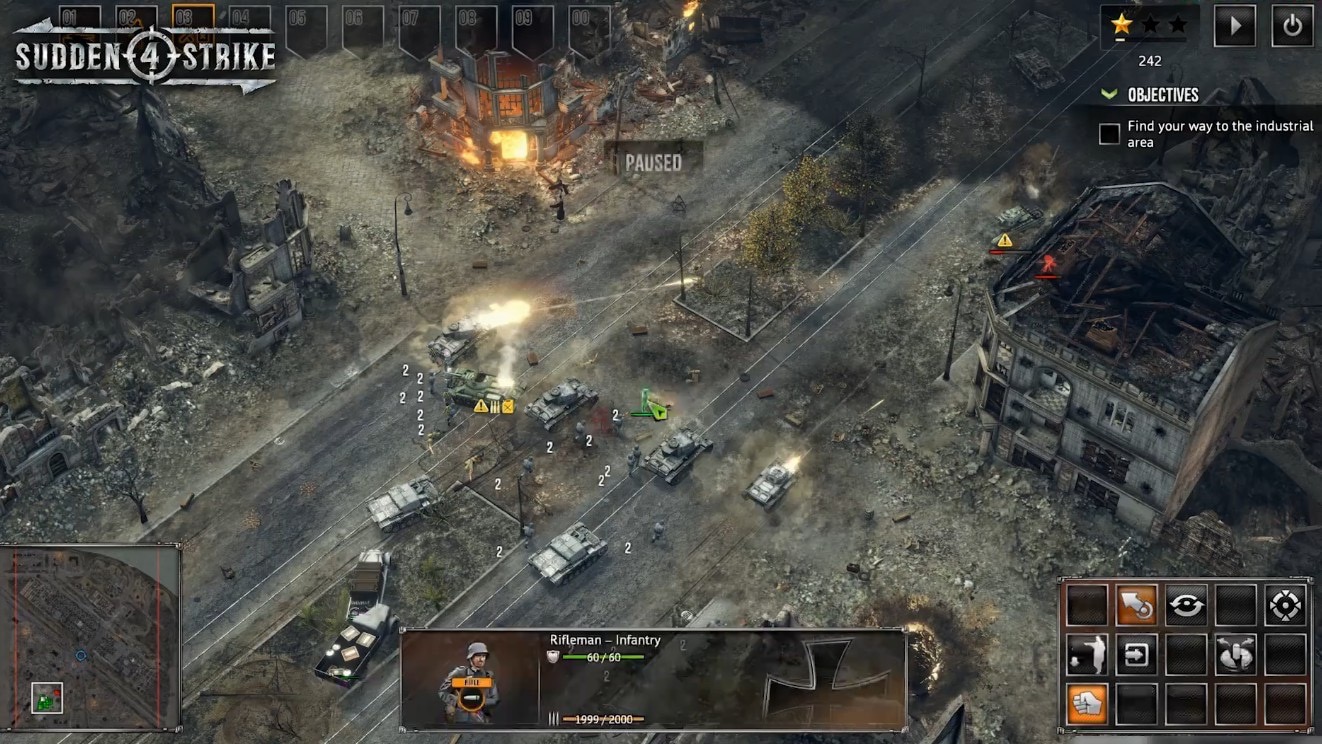Viewport: 1322px width, 744px height.
Task: Choose control group 05 slot
Action: (306, 28)
